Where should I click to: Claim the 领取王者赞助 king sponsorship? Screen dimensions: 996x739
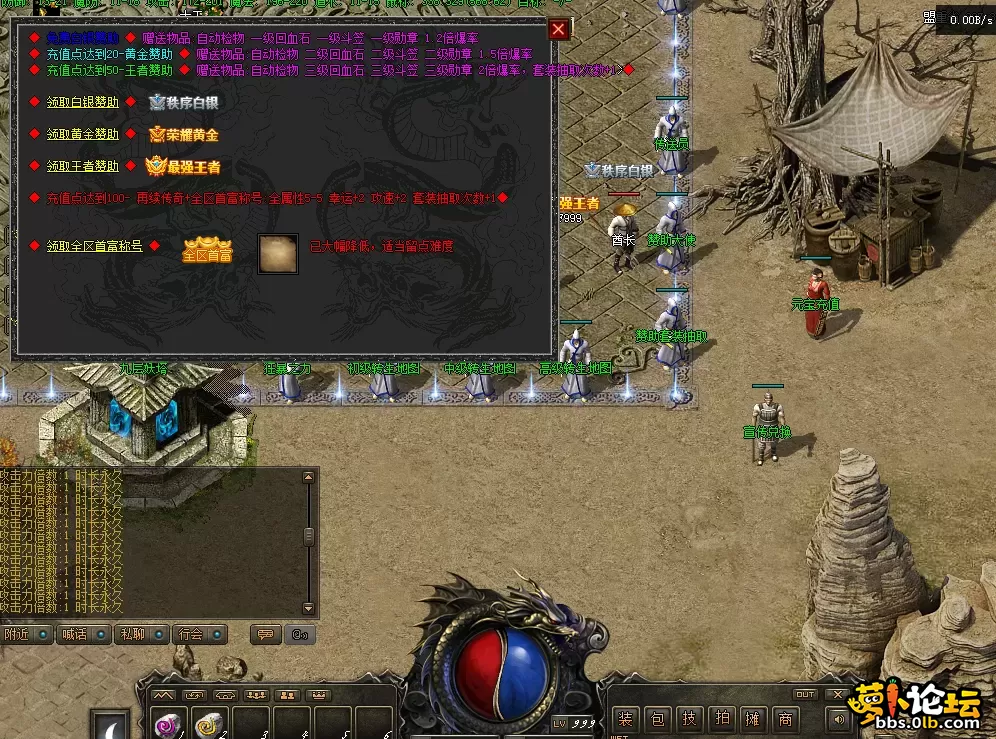83,166
